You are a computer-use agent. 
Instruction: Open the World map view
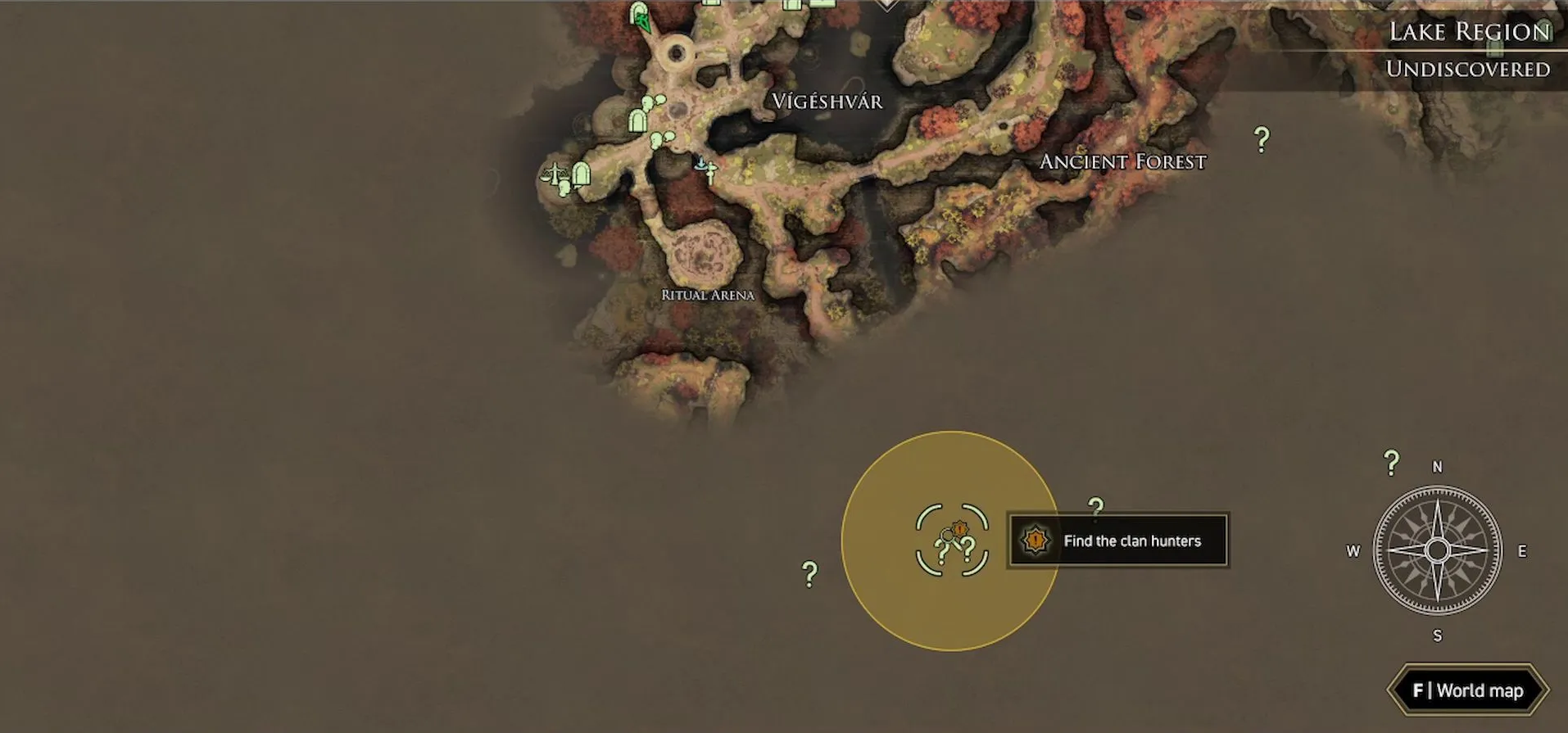pyautogui.click(x=1467, y=690)
